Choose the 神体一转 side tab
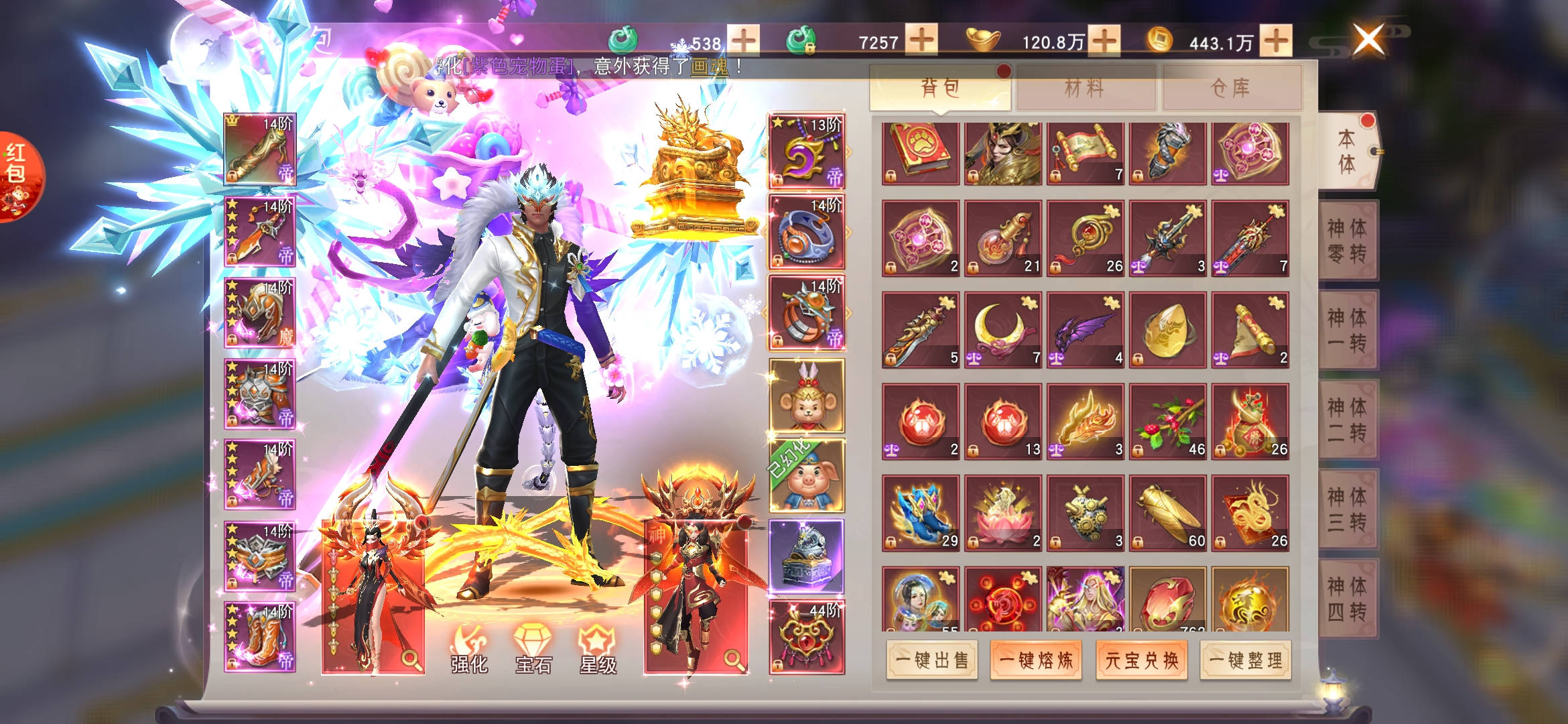 pyautogui.click(x=1348, y=330)
